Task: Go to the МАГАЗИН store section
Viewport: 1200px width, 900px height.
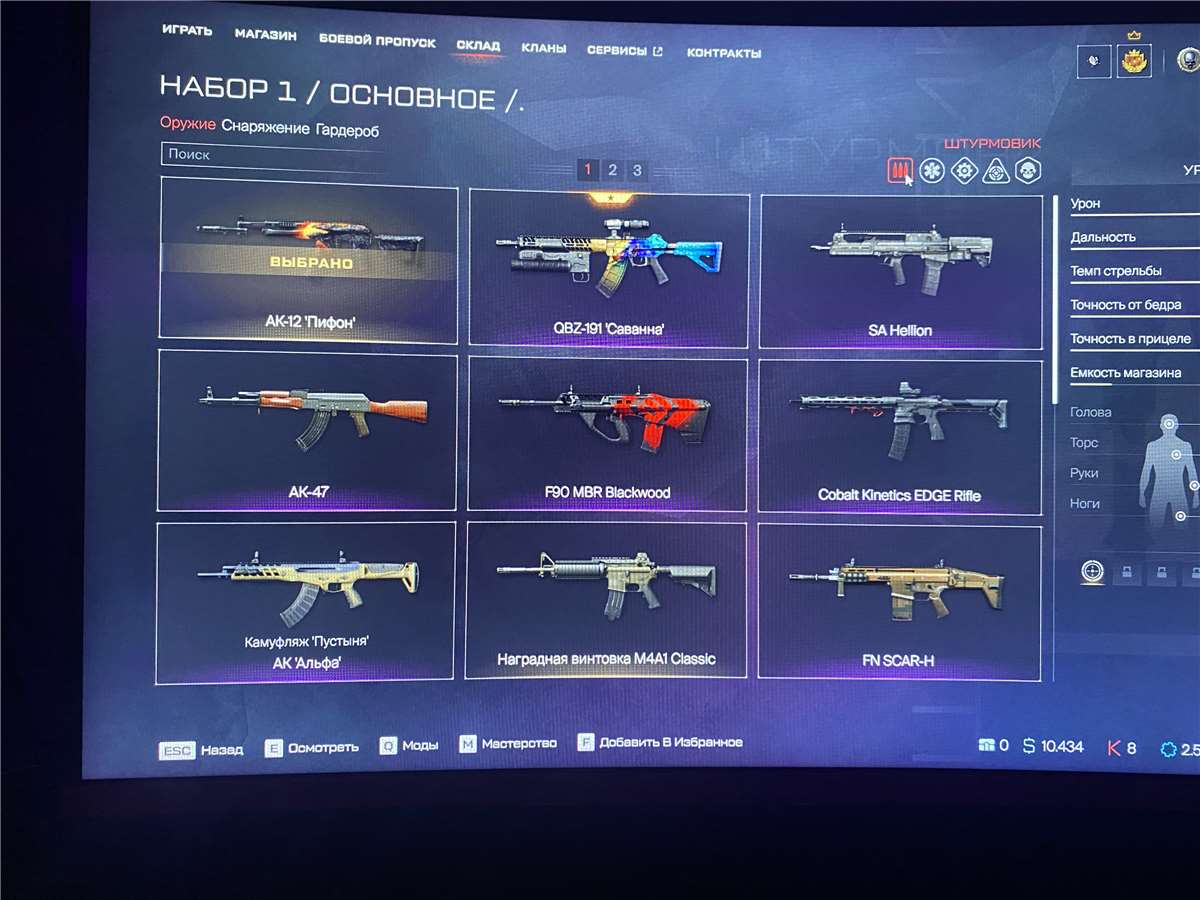Action: tap(265, 36)
